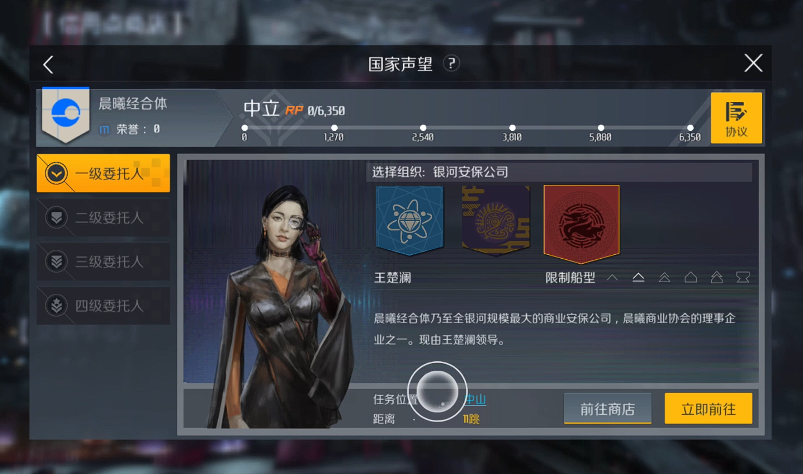Choose the 四级委托人 tab
Screen dimensions: 803x474
(103, 305)
